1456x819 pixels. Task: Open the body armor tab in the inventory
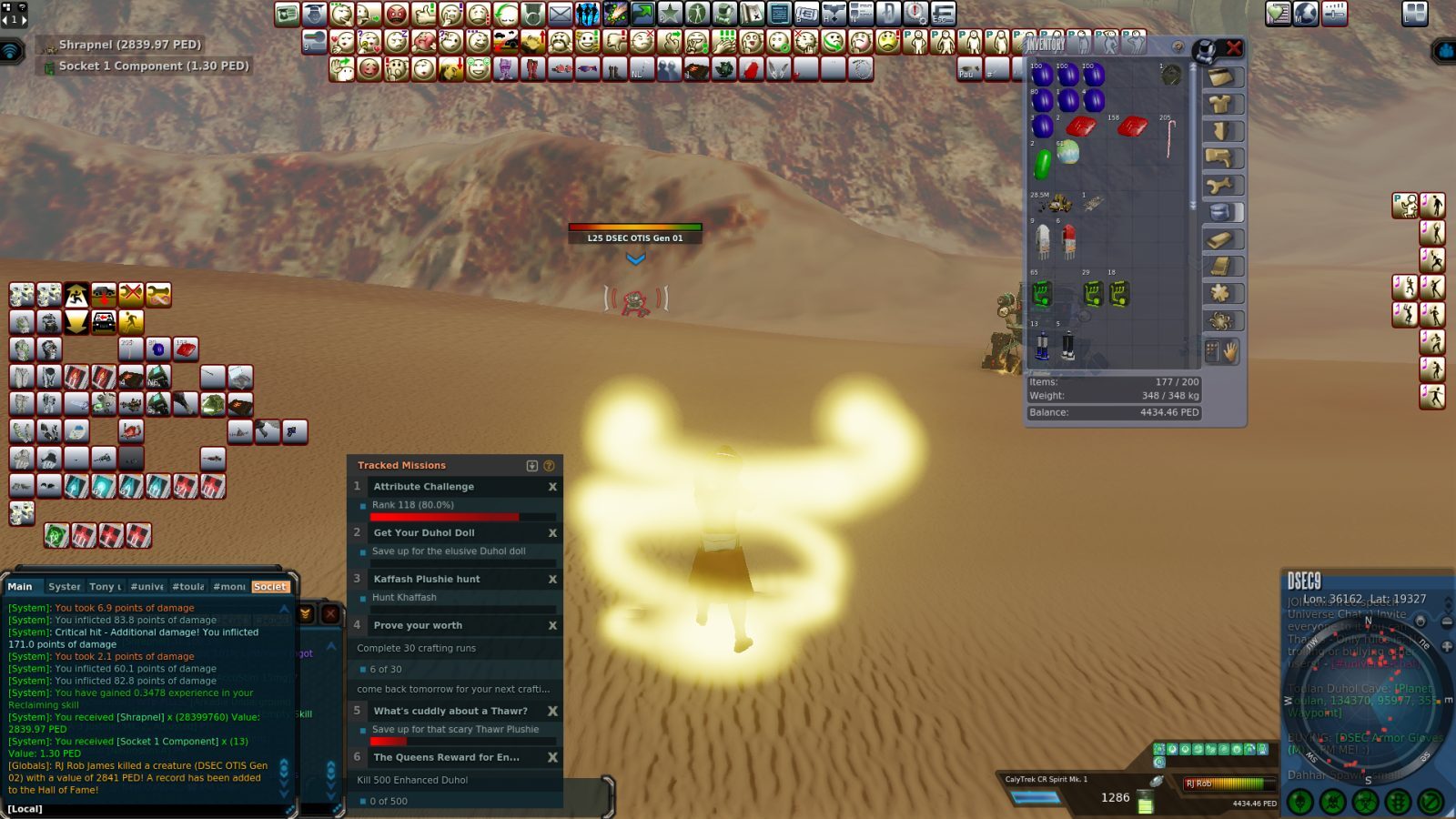click(1224, 104)
